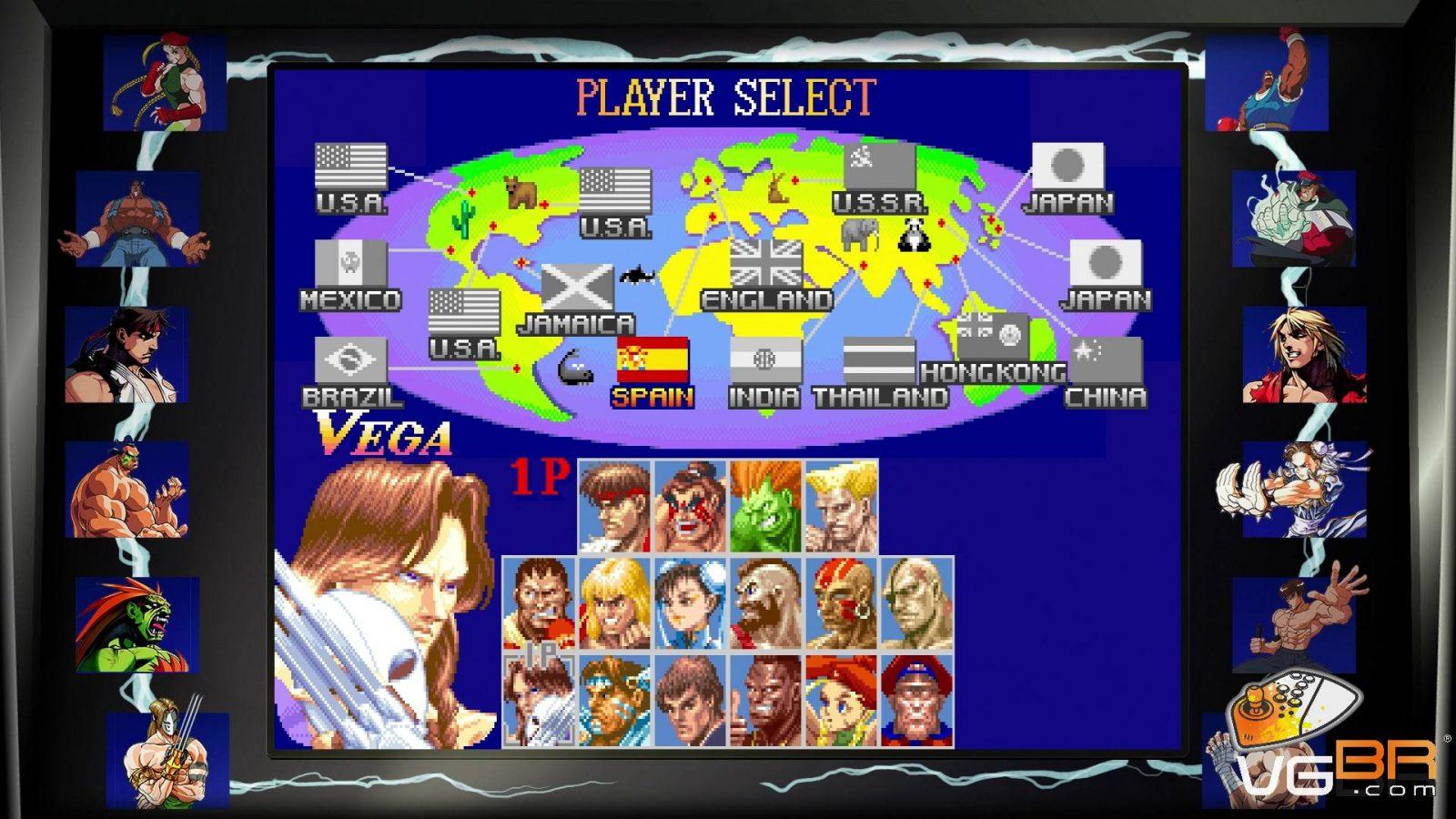Select Ryu's portrait
This screenshot has height=819, width=1456.
[x=615, y=506]
